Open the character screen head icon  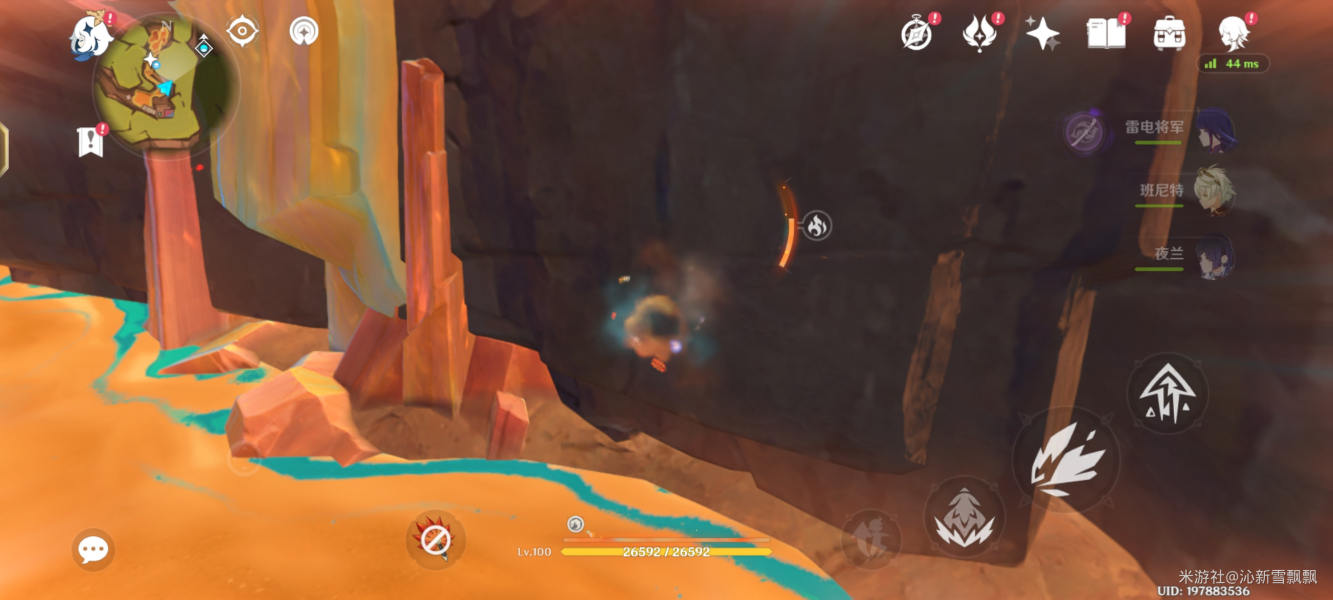[x=1233, y=34]
